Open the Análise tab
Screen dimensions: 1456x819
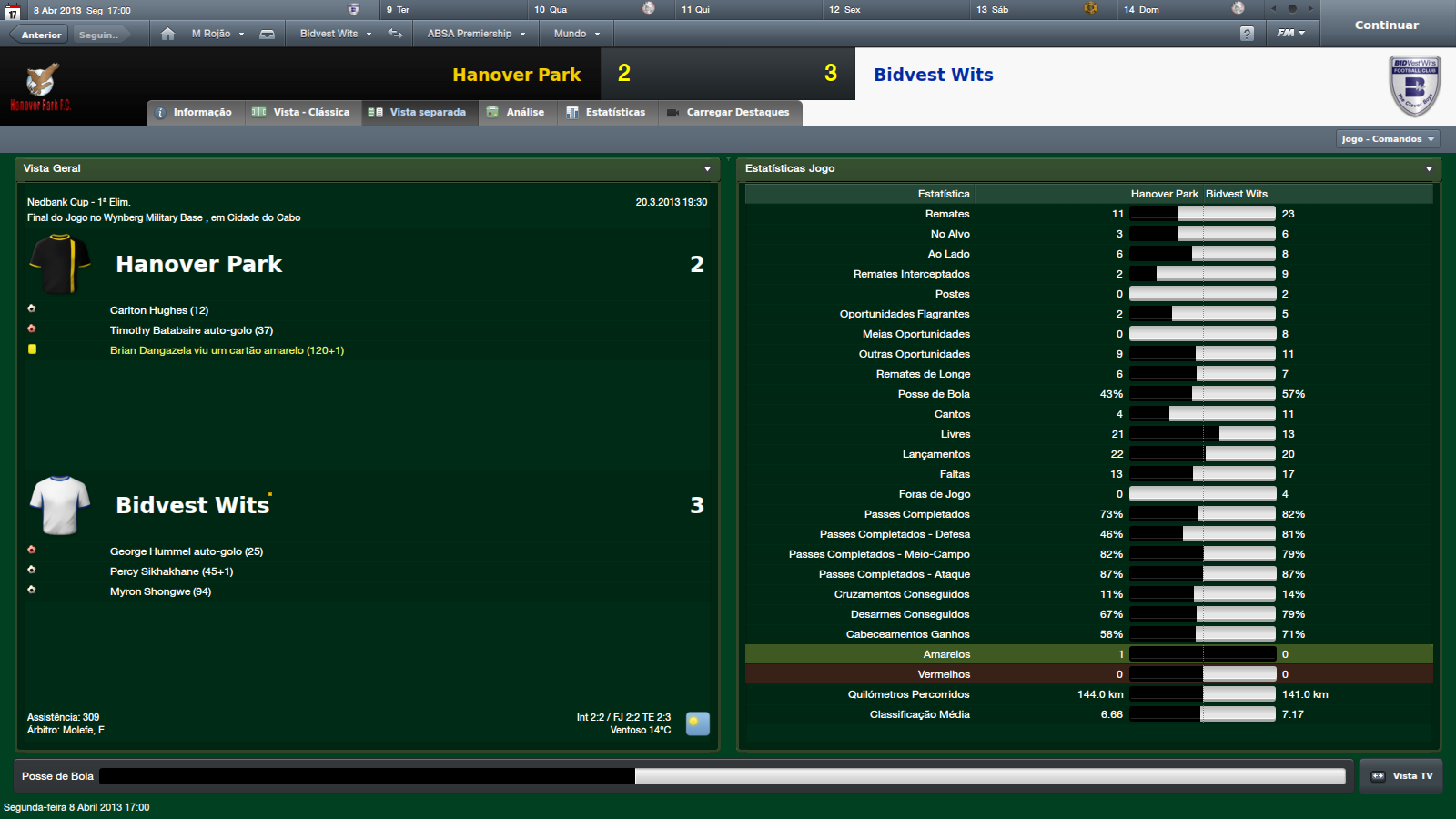[516, 113]
